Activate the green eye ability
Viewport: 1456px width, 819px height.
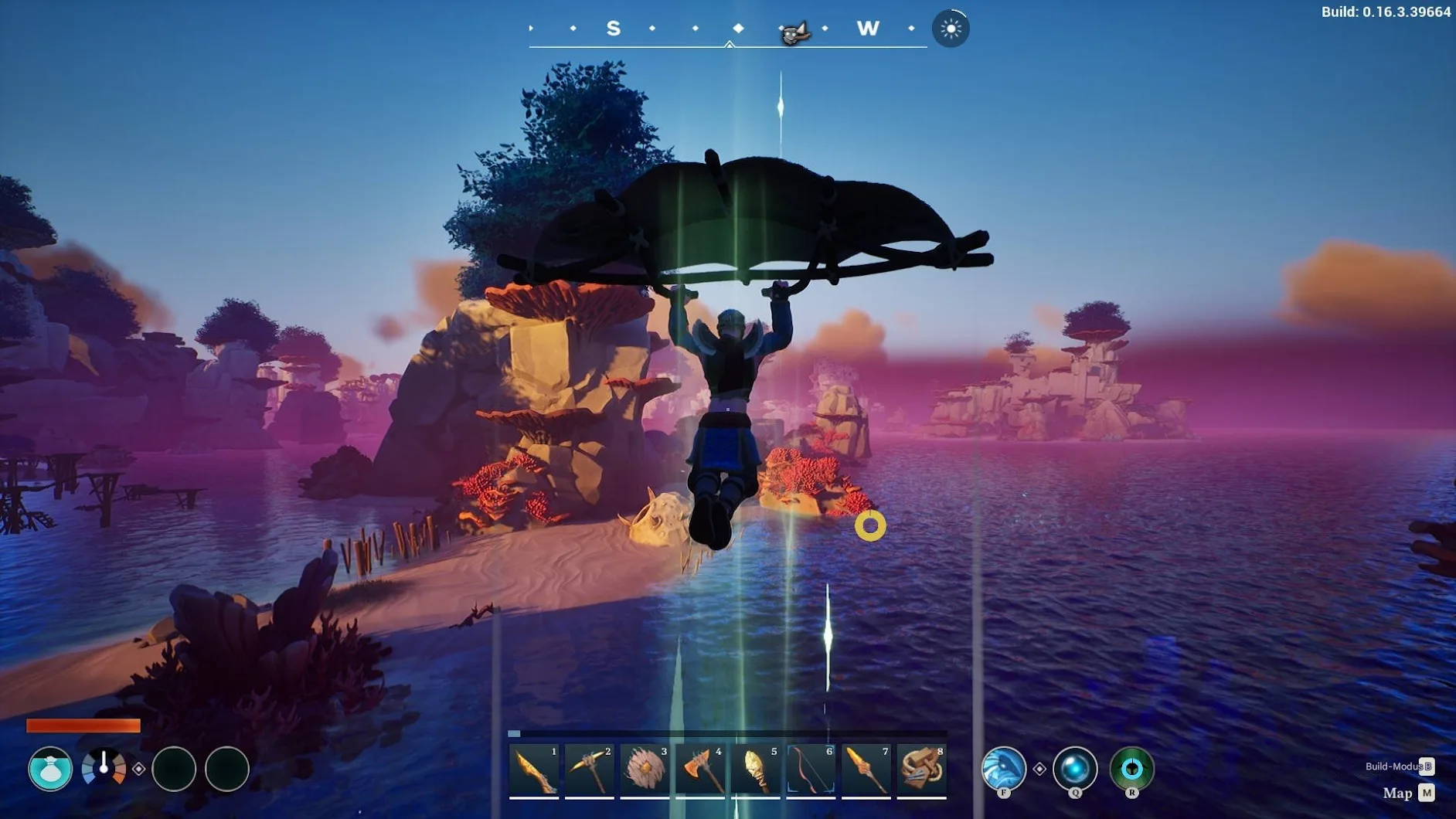pyautogui.click(x=1131, y=769)
